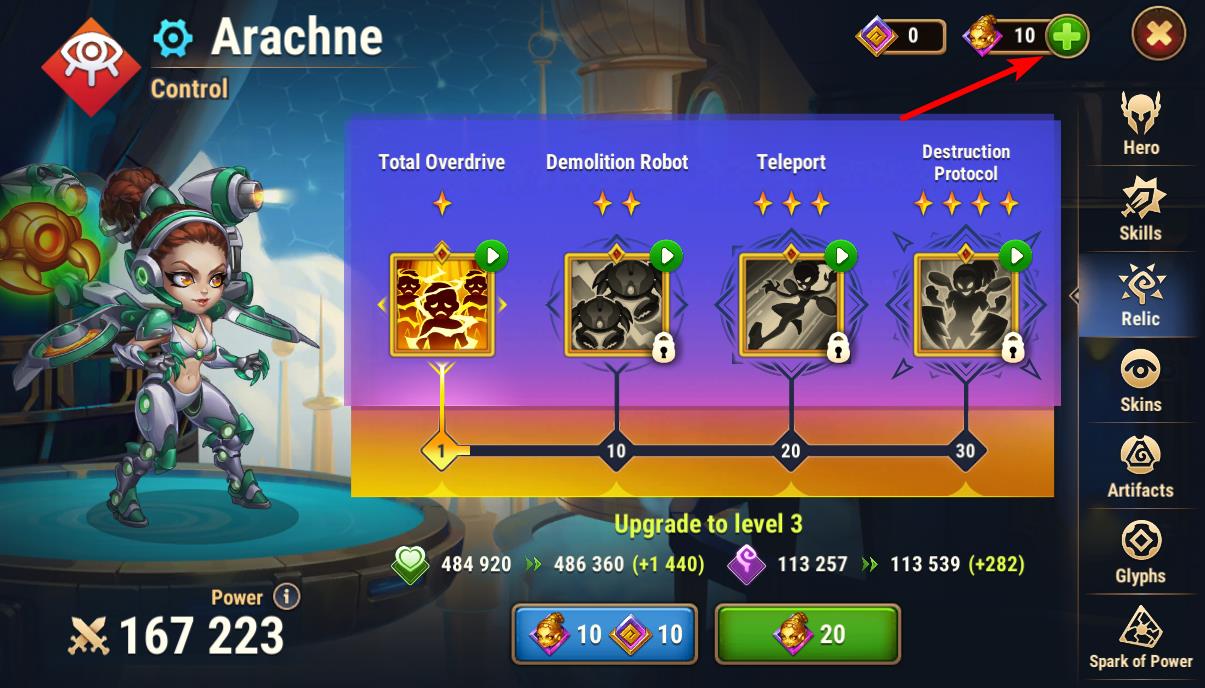Upgrade using the green 20 button
The image size is (1205, 688).
tap(807, 634)
